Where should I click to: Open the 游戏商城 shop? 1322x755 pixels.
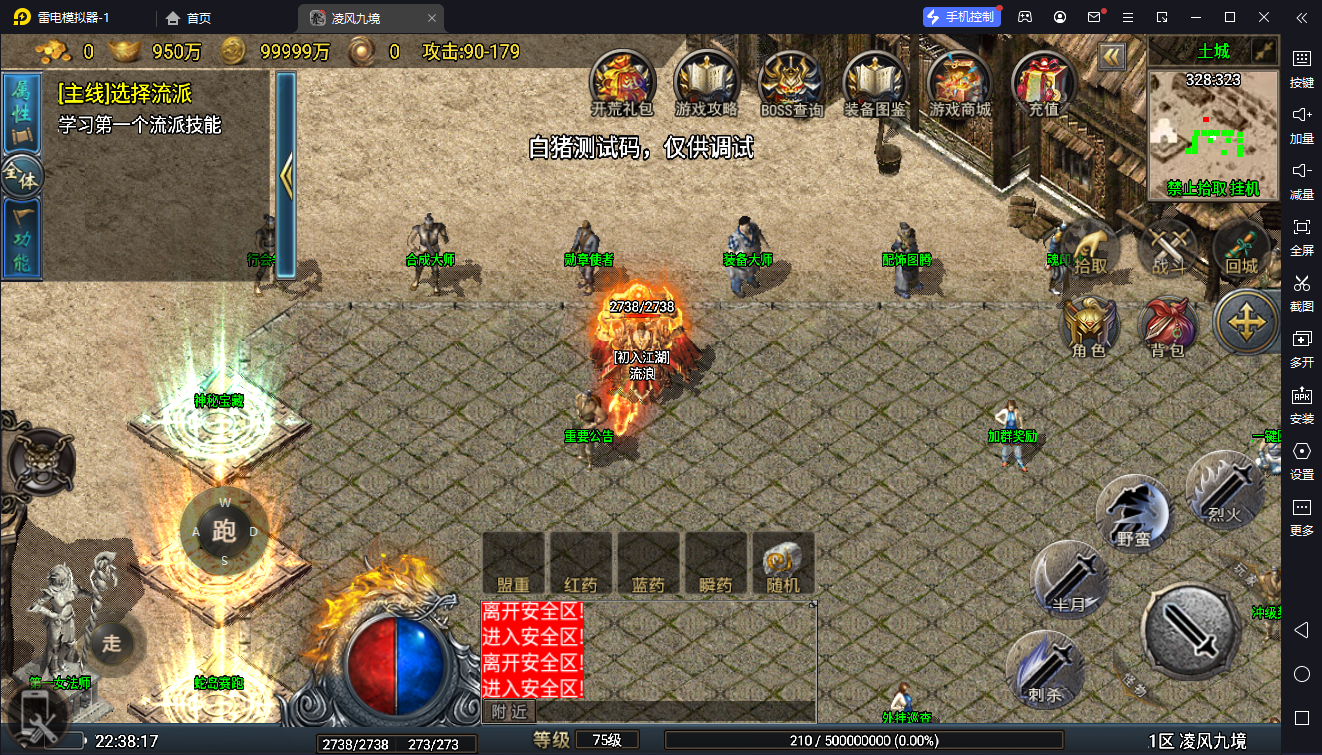coord(960,81)
